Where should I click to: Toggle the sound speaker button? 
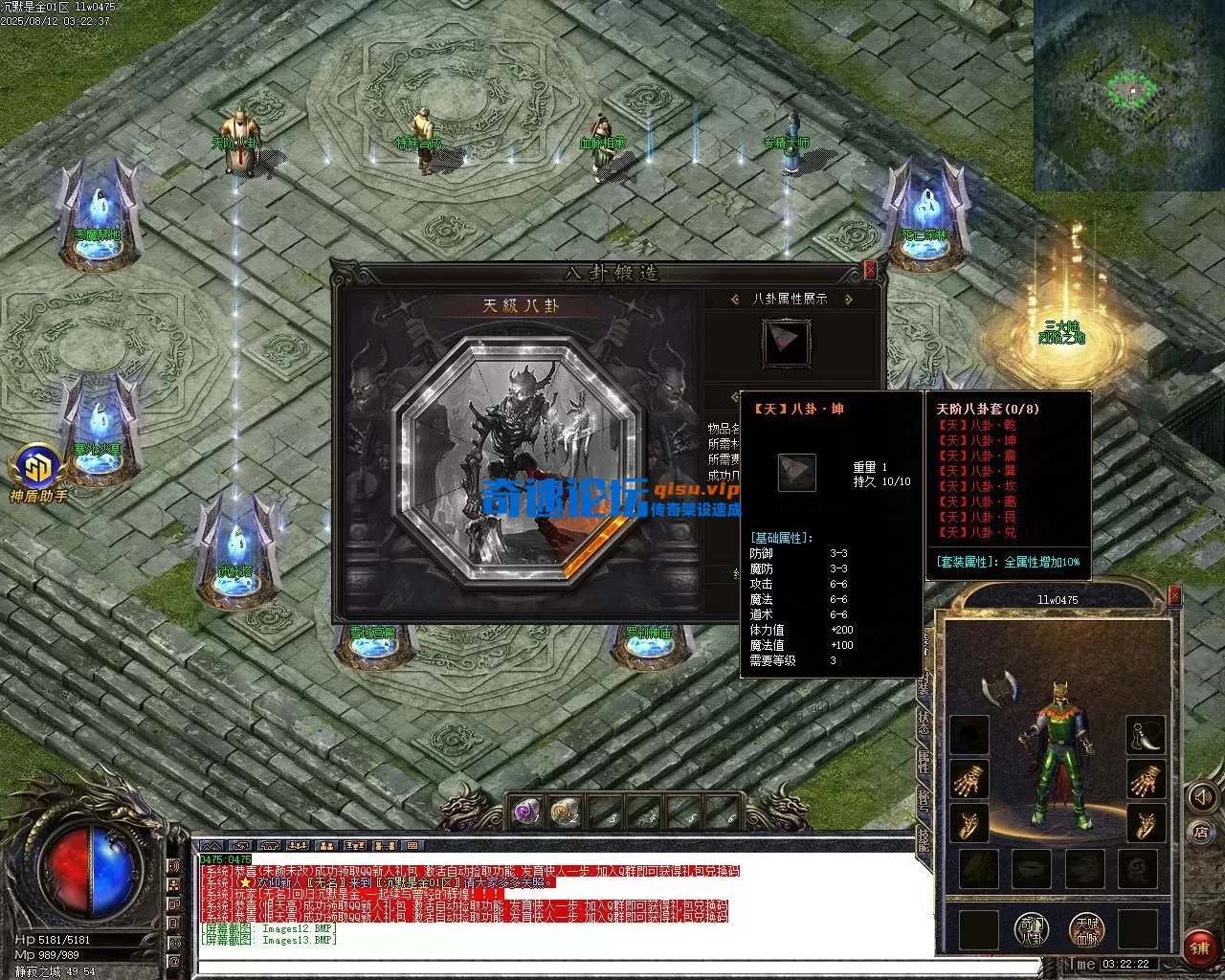pyautogui.click(x=1201, y=796)
